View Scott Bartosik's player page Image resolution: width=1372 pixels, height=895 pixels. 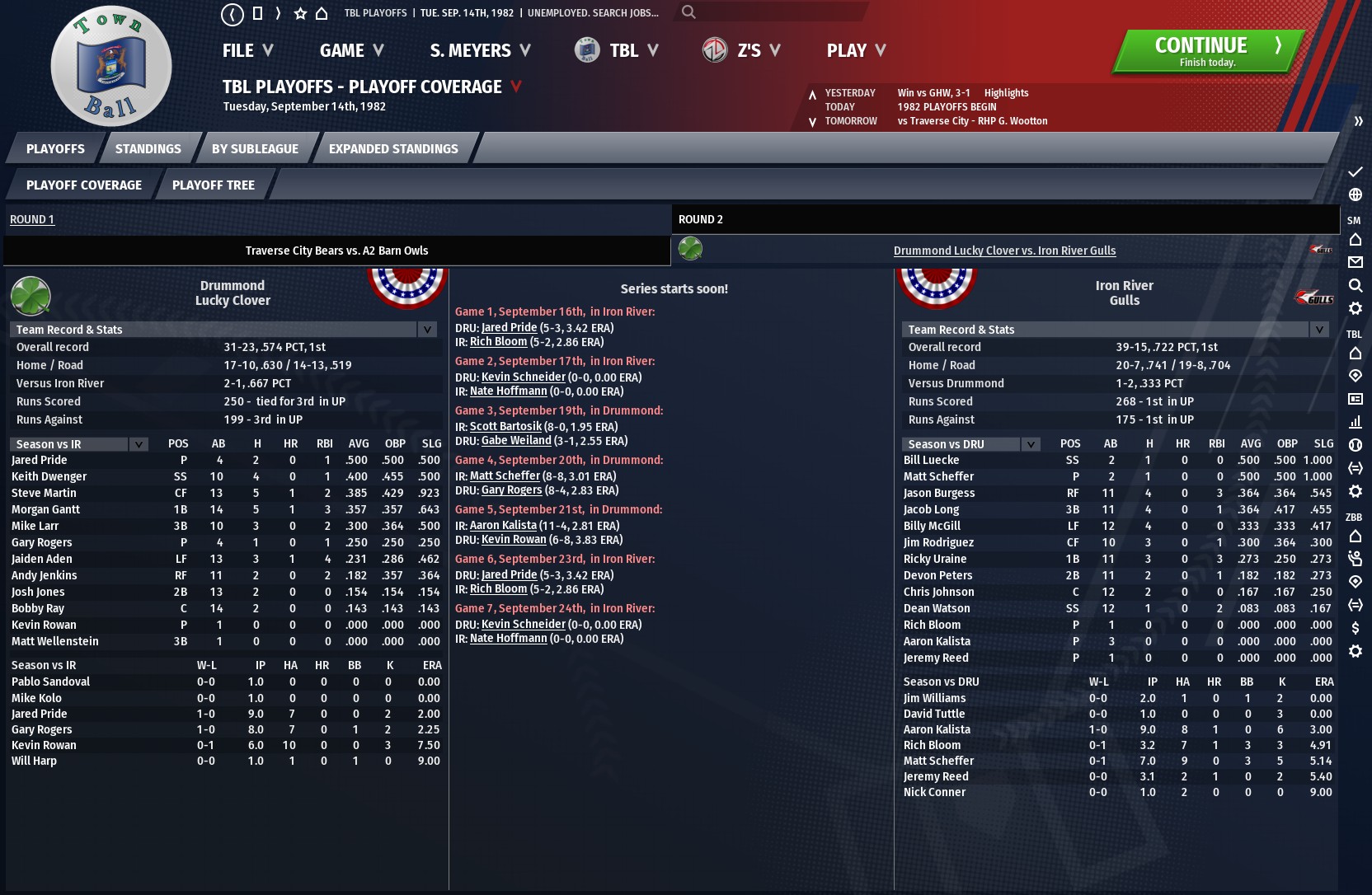505,426
